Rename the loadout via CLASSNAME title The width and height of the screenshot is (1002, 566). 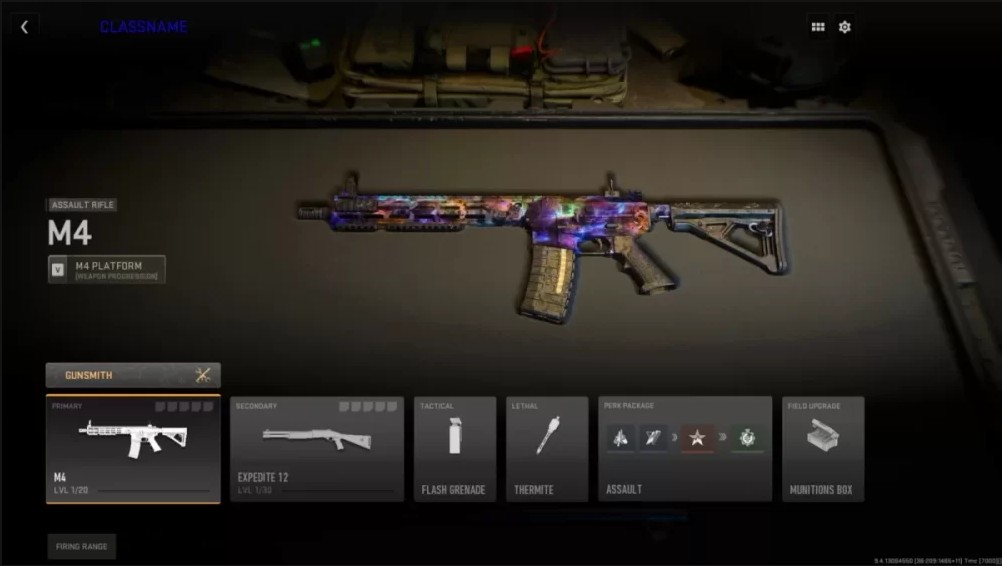click(x=143, y=27)
